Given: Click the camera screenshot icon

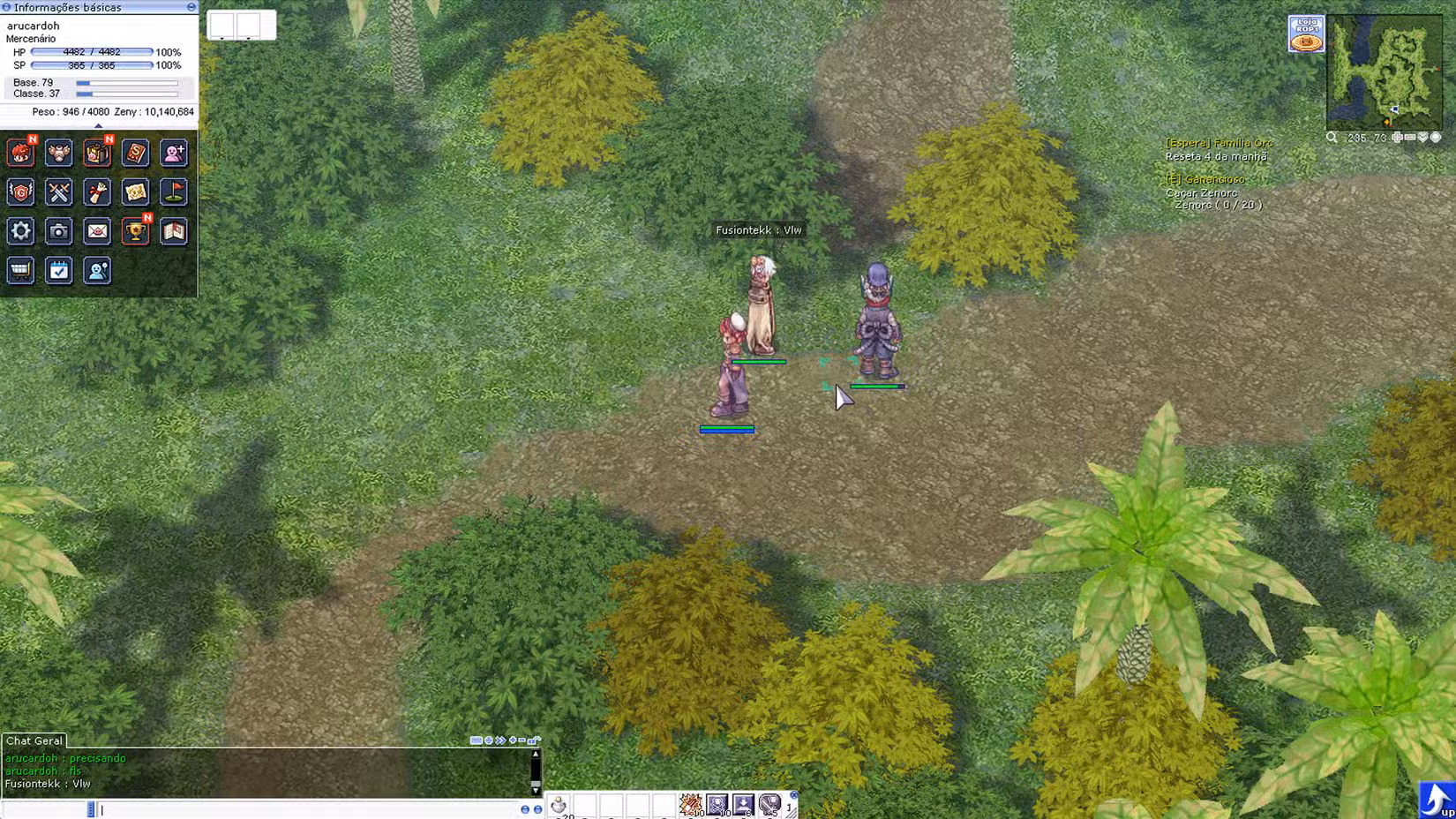Looking at the screenshot, I should 59,231.
